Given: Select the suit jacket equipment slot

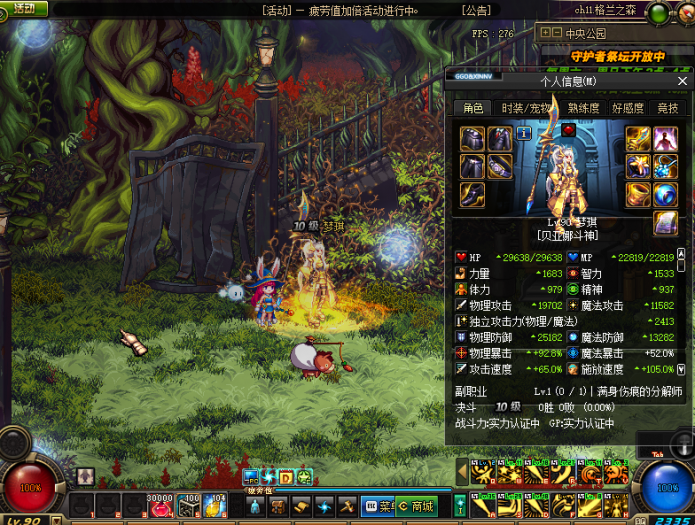Looking at the screenshot, I should point(499,138).
